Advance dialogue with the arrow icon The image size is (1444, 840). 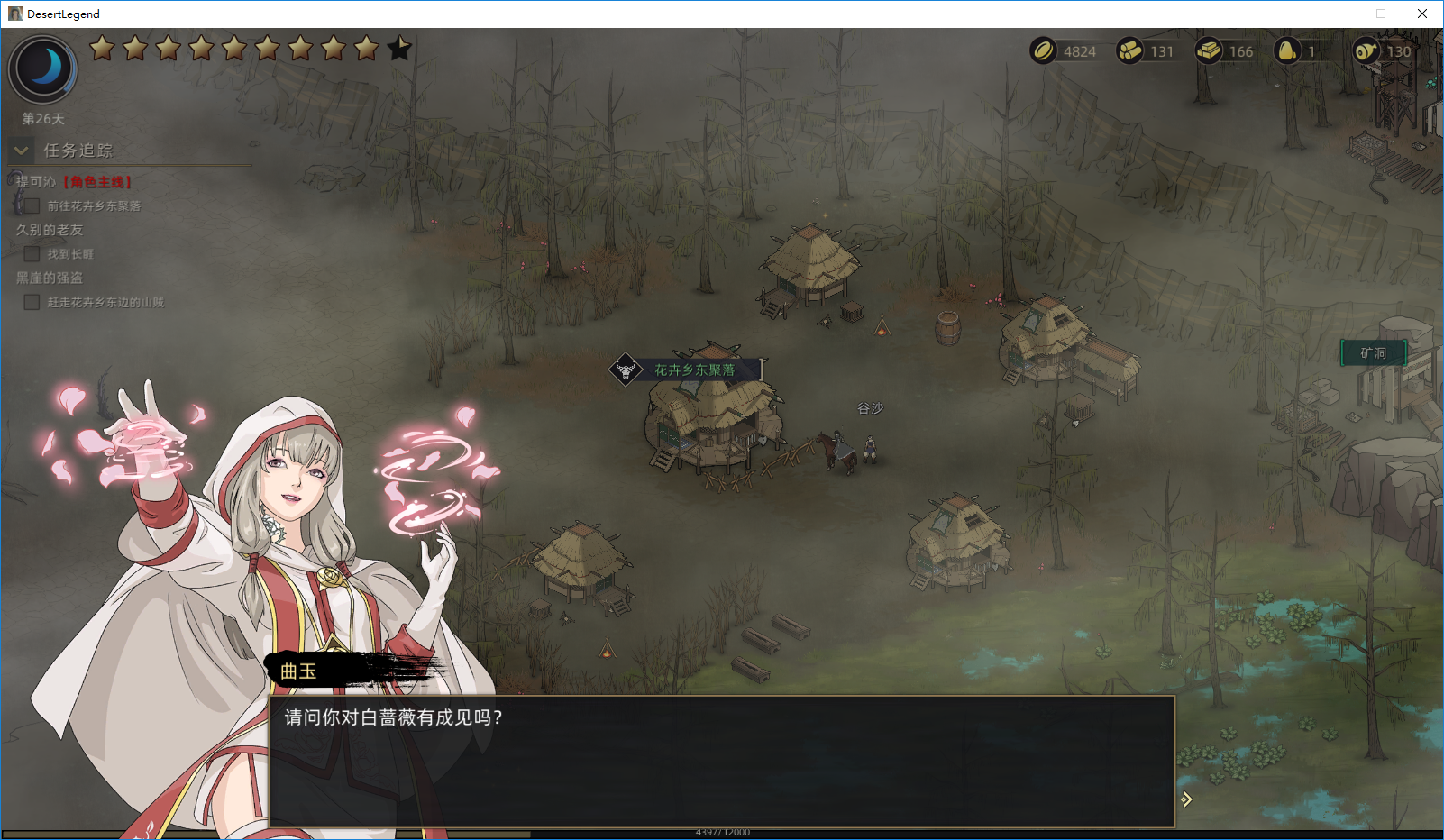(1186, 799)
